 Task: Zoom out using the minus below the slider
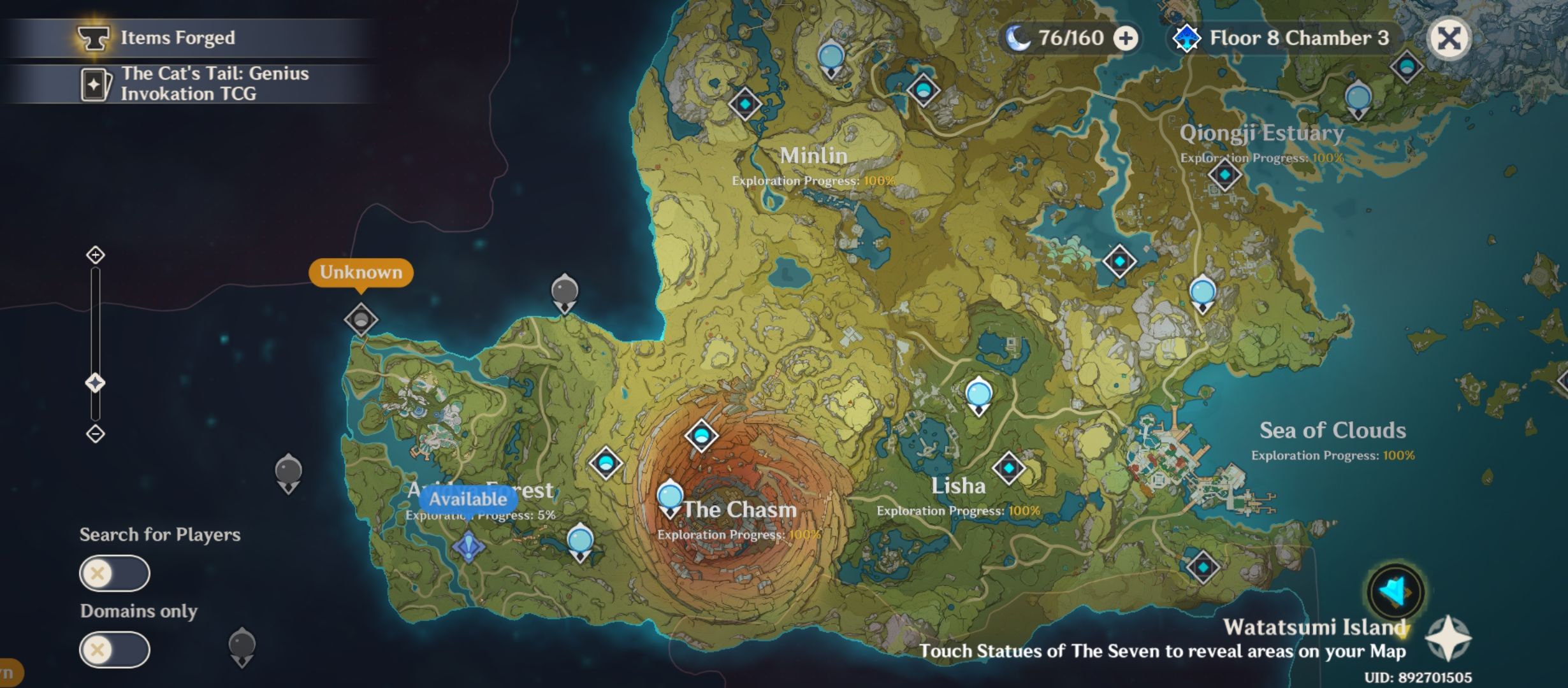click(96, 433)
